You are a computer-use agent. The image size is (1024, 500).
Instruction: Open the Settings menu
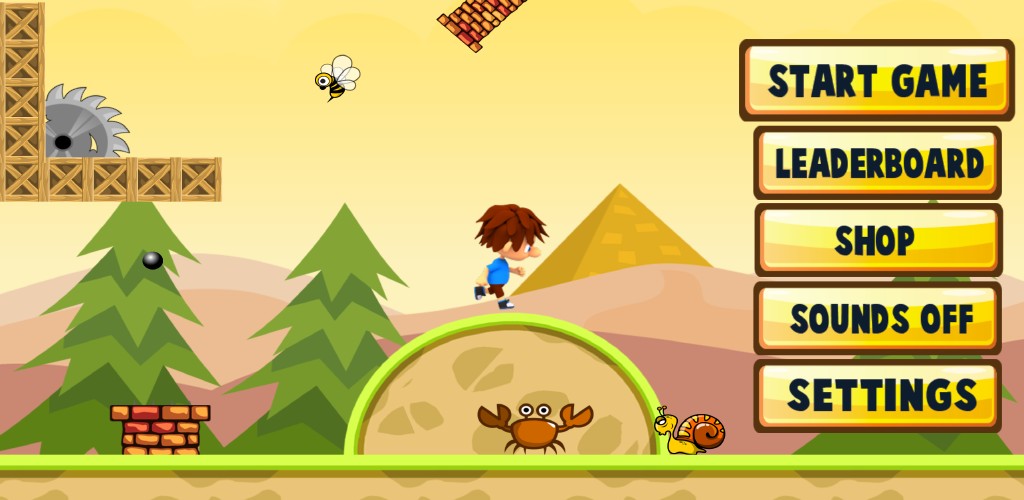(877, 395)
